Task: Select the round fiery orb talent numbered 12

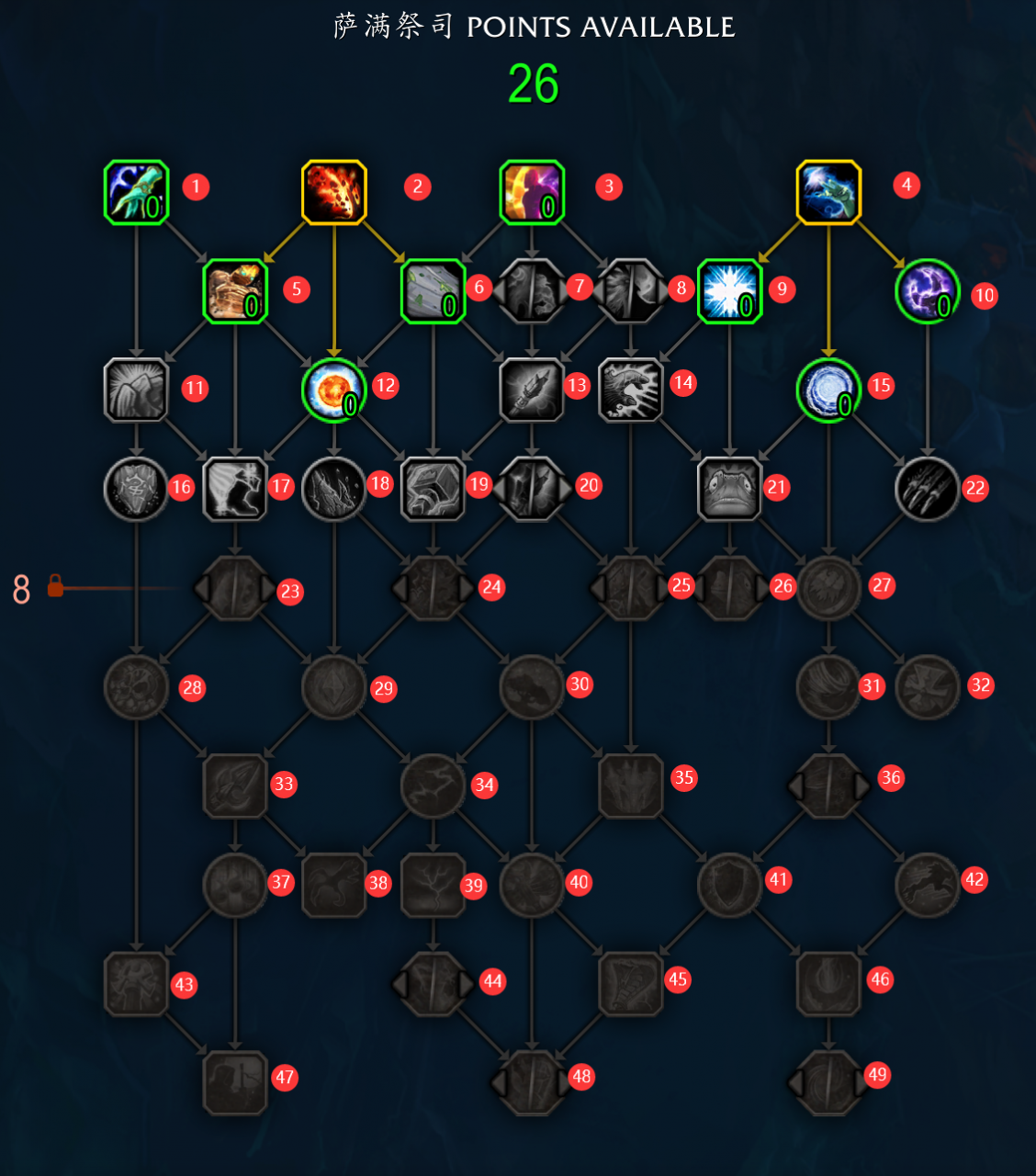Action: 334,390
